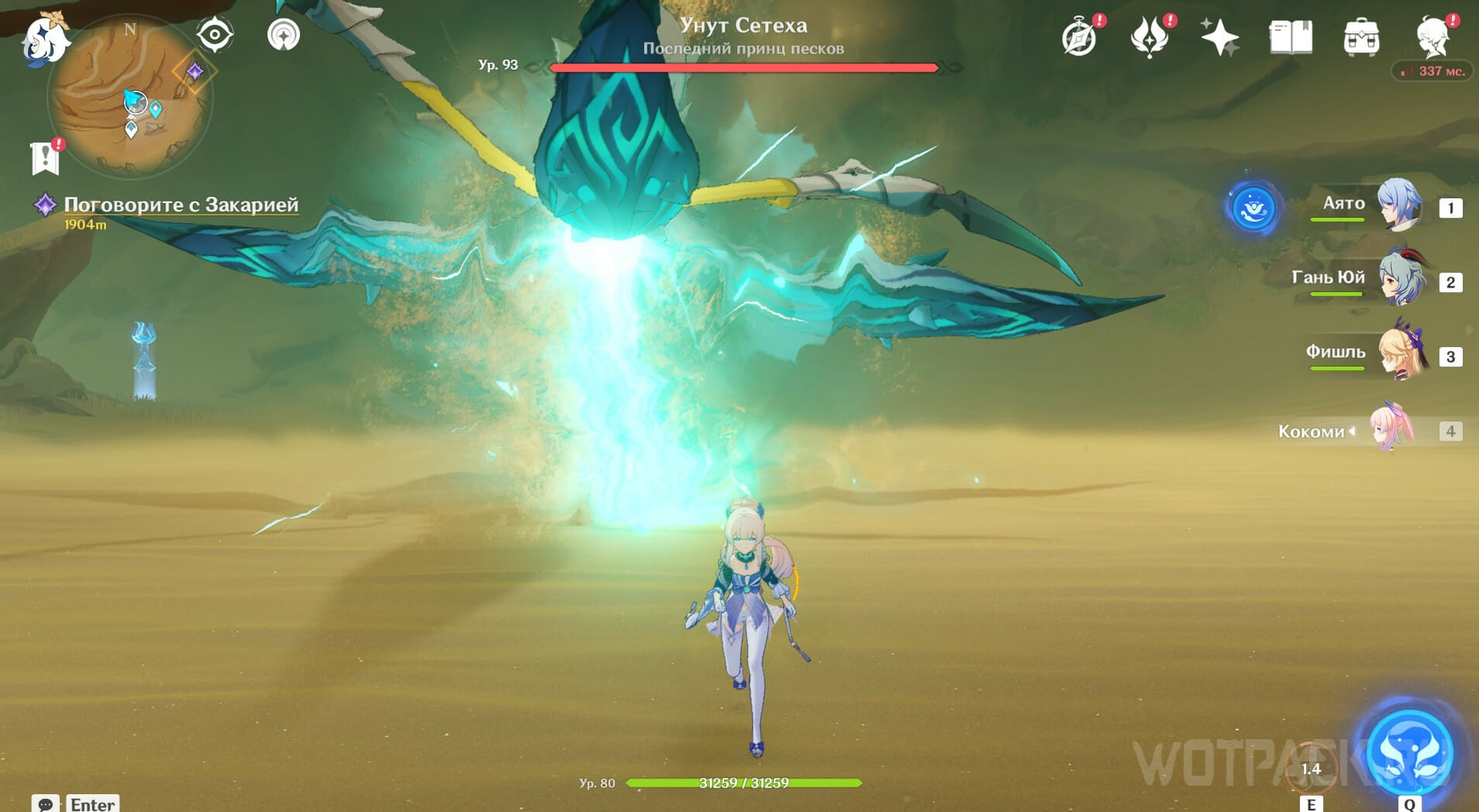The height and width of the screenshot is (812, 1479).
Task: Activate Kokomi's elemental burst
Action: 1409,752
